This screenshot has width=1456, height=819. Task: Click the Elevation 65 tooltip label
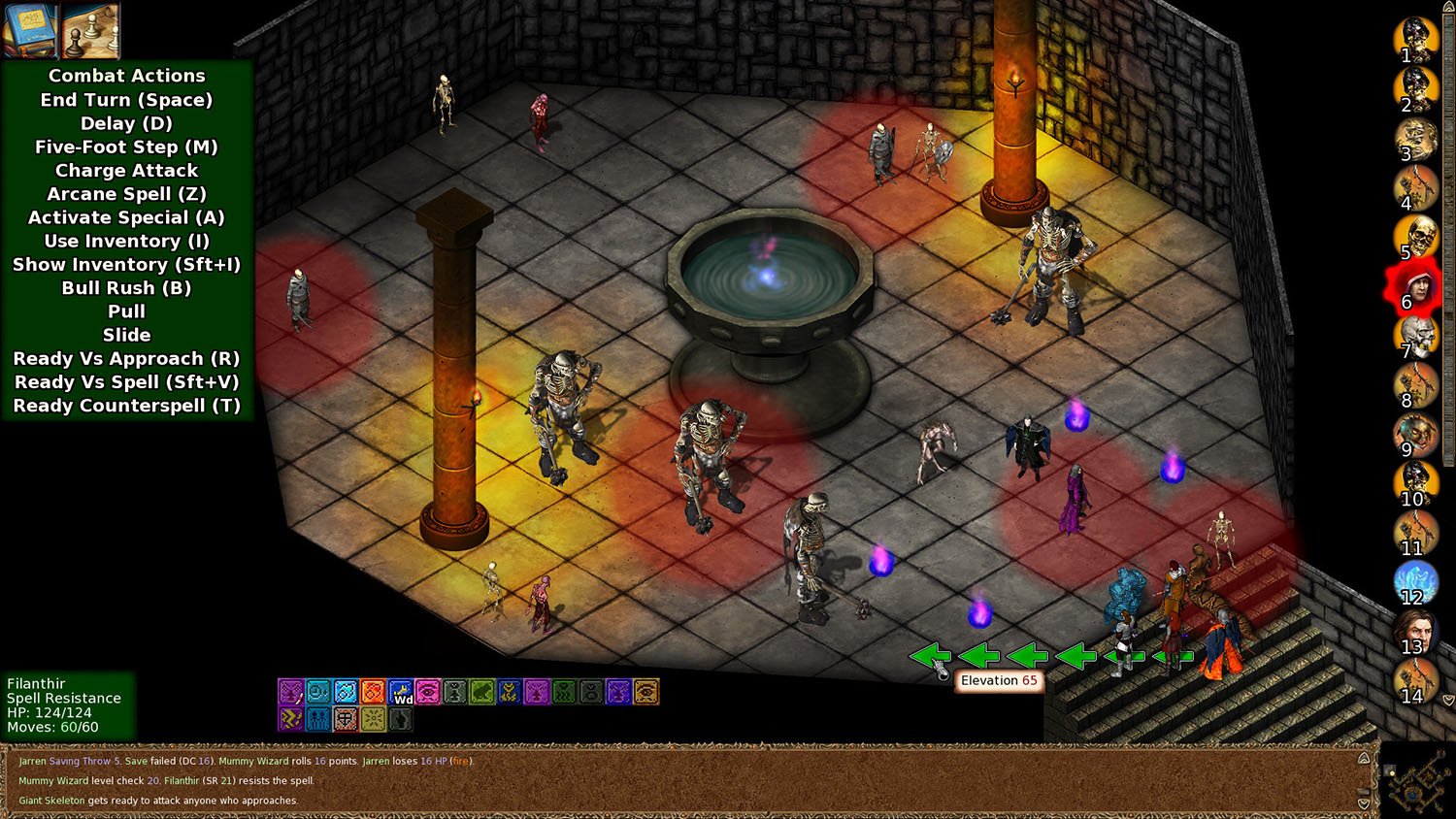click(998, 680)
